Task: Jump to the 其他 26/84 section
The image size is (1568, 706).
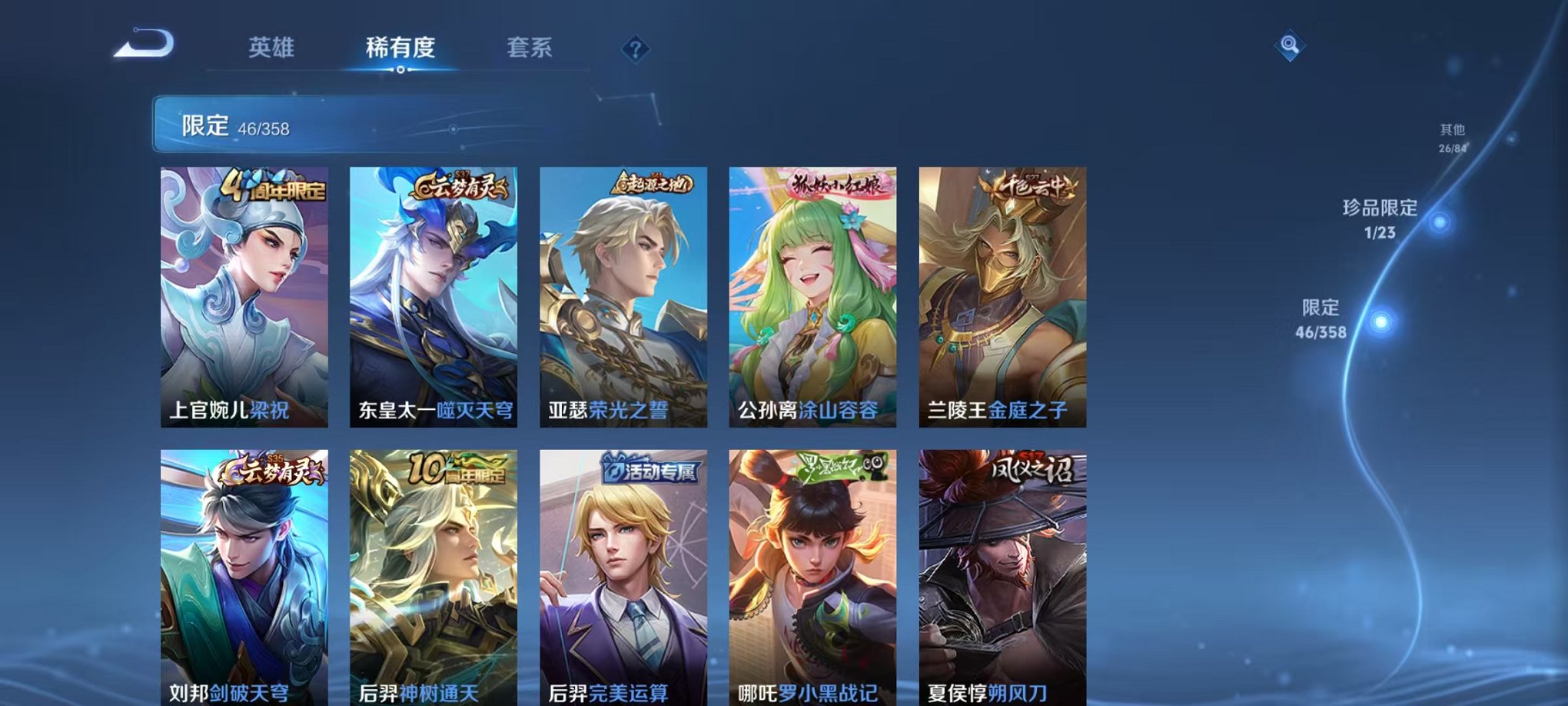Action: click(x=1452, y=137)
